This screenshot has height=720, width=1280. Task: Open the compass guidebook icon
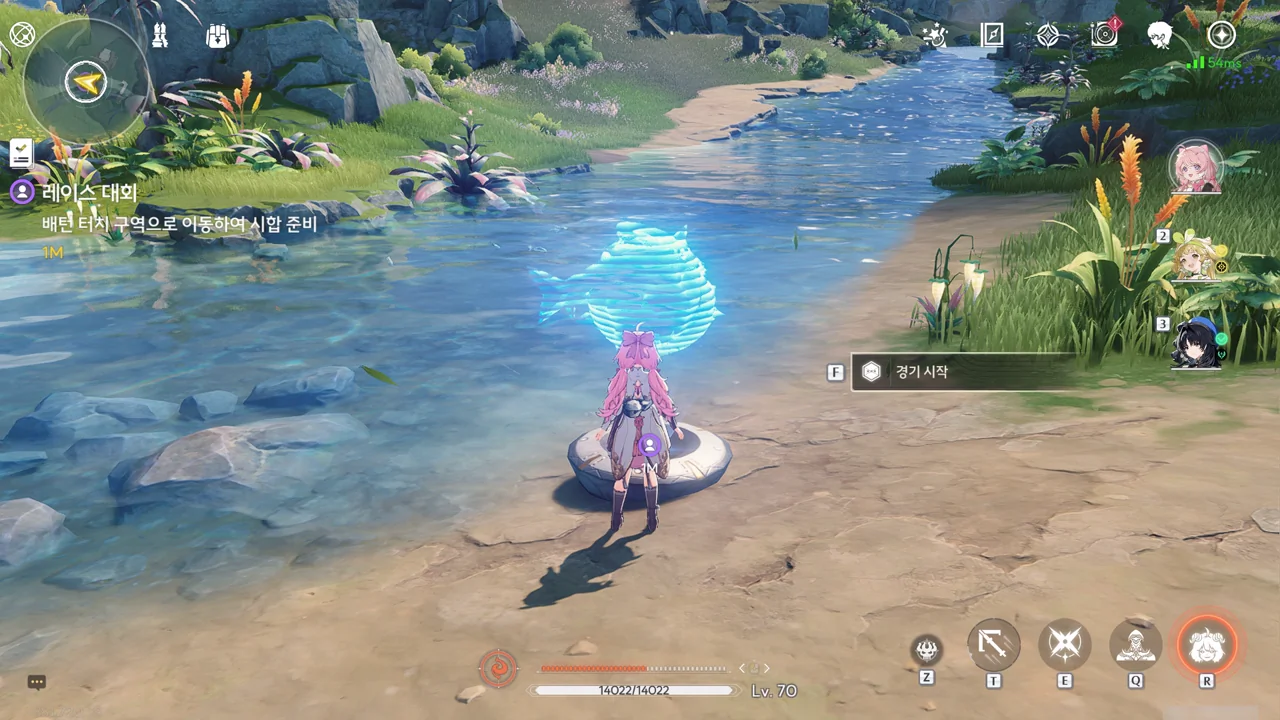pos(992,36)
